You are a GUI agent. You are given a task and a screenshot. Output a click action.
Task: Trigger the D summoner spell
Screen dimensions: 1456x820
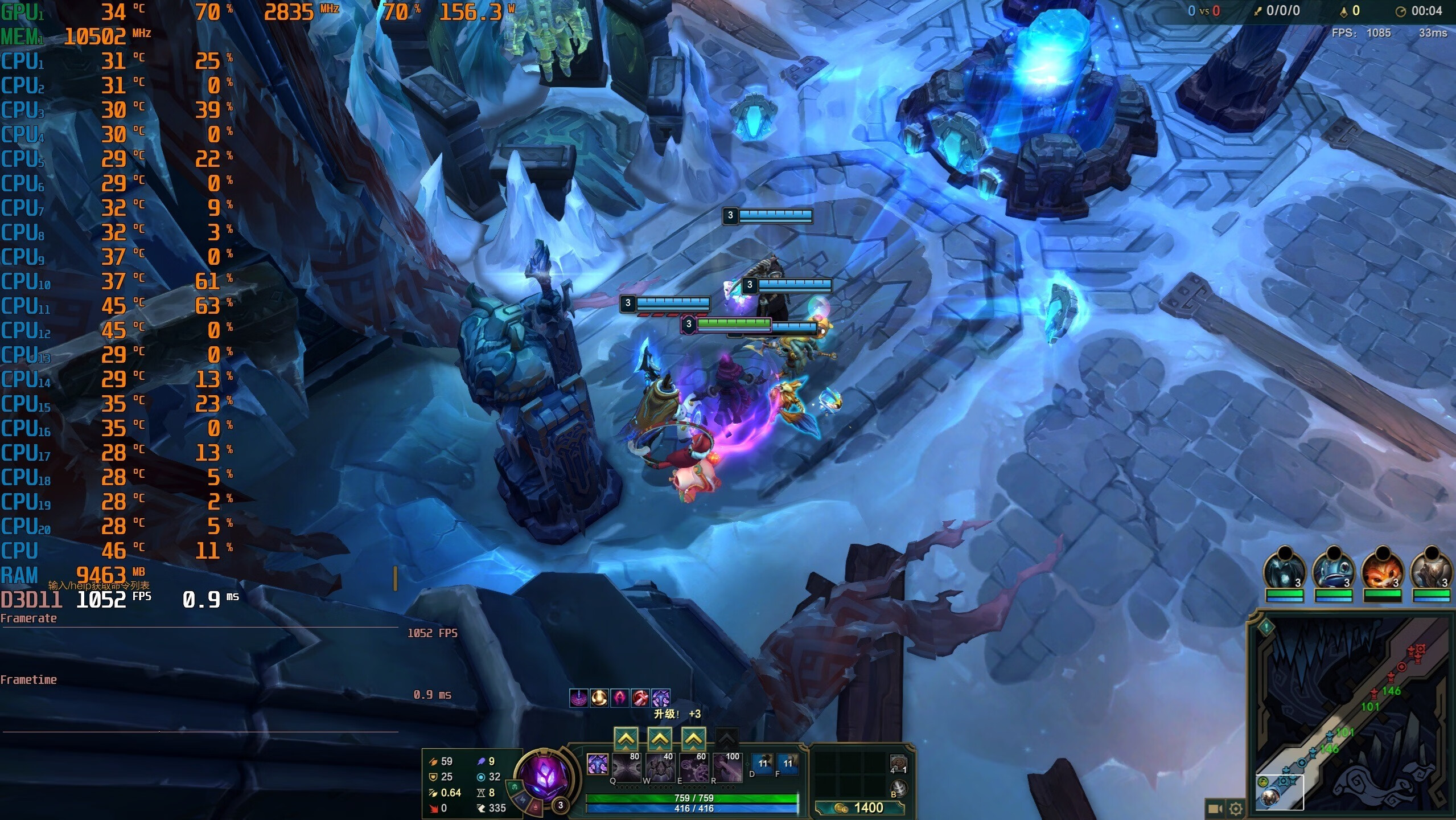point(763,764)
